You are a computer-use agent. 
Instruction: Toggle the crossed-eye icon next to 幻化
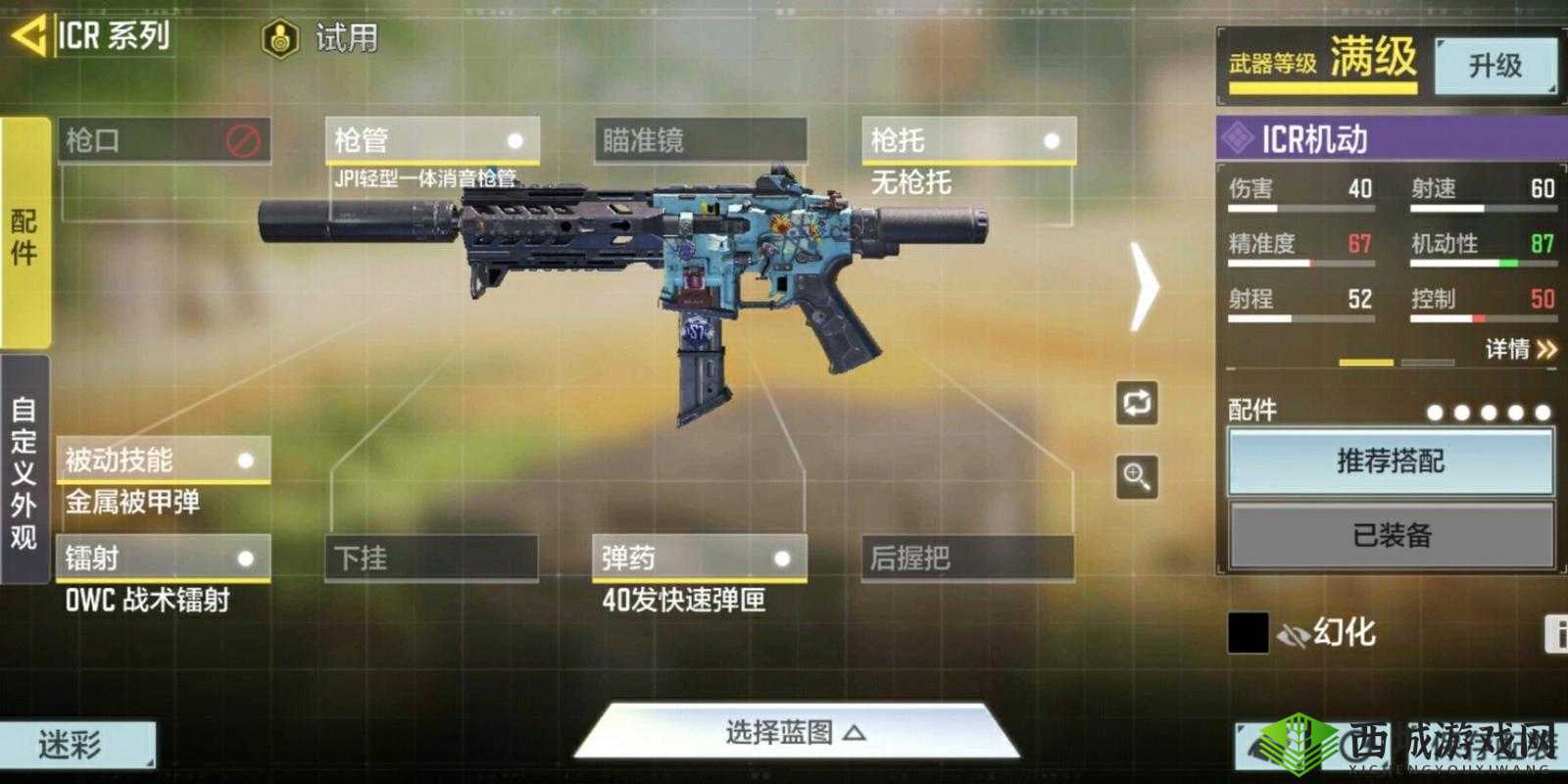pos(1294,634)
